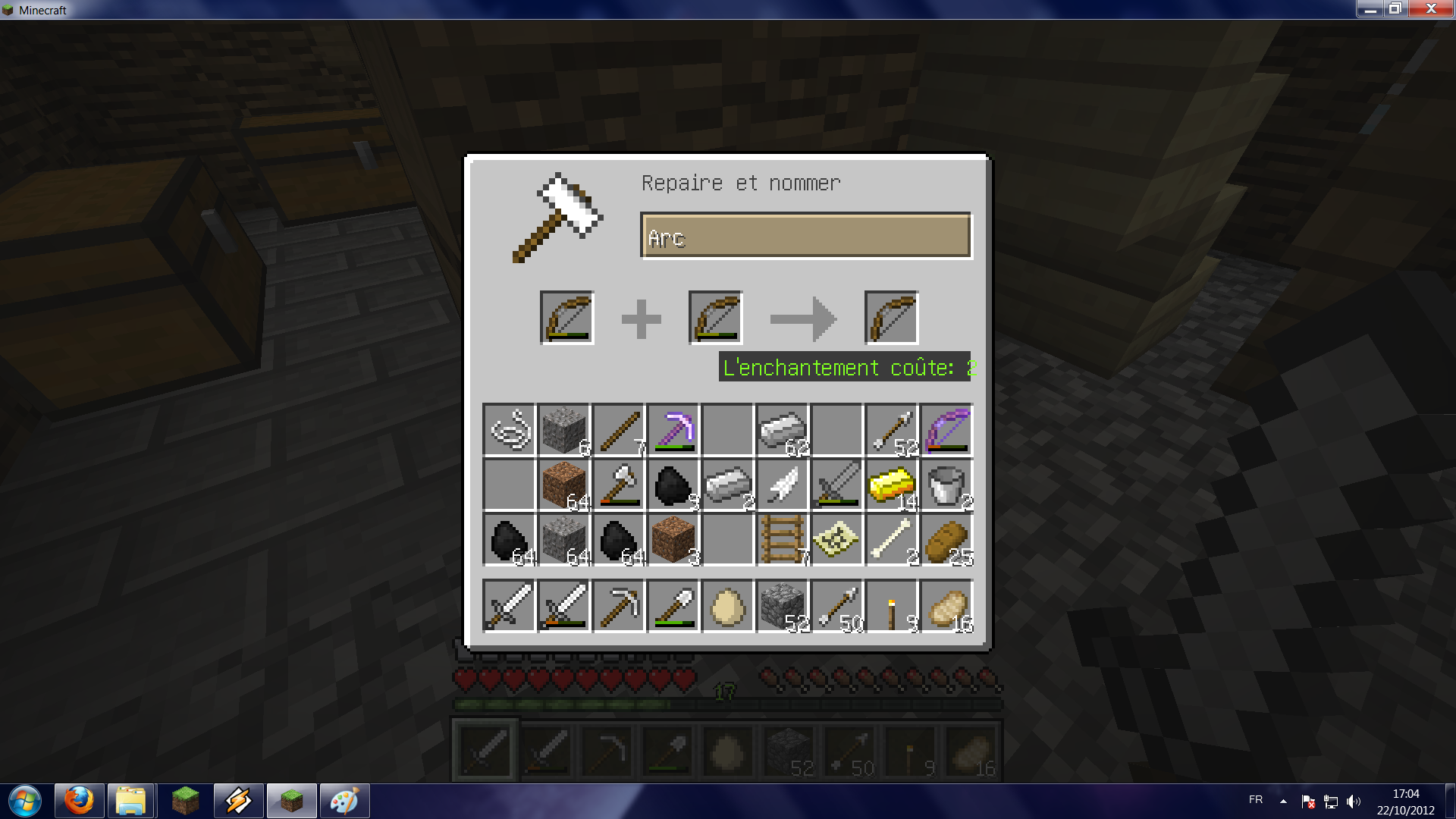Select the egg in the hotbar
Image resolution: width=1456 pixels, height=819 pixels.
(x=726, y=606)
